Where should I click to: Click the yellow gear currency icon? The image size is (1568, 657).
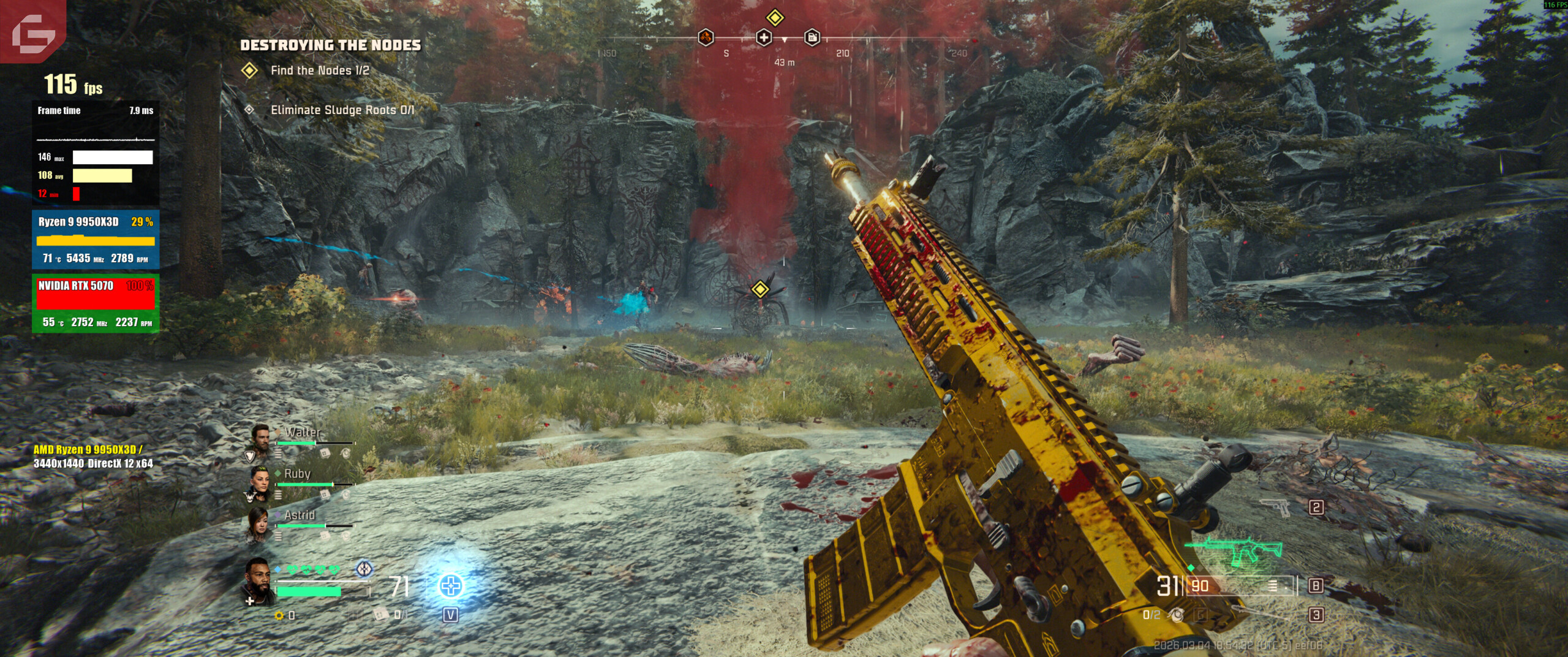pos(279,615)
